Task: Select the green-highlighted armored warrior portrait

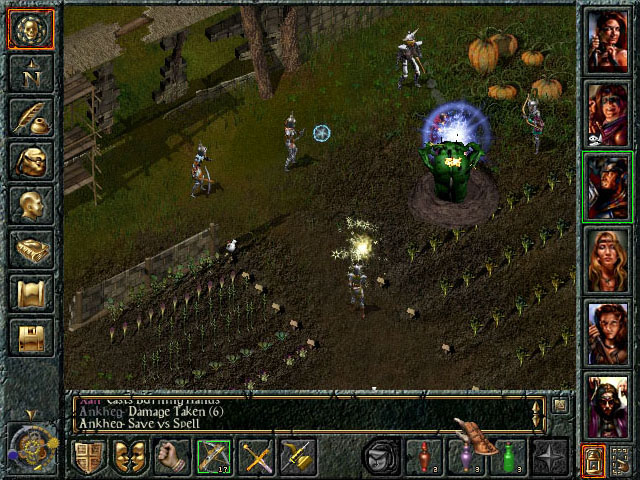Action: point(607,186)
